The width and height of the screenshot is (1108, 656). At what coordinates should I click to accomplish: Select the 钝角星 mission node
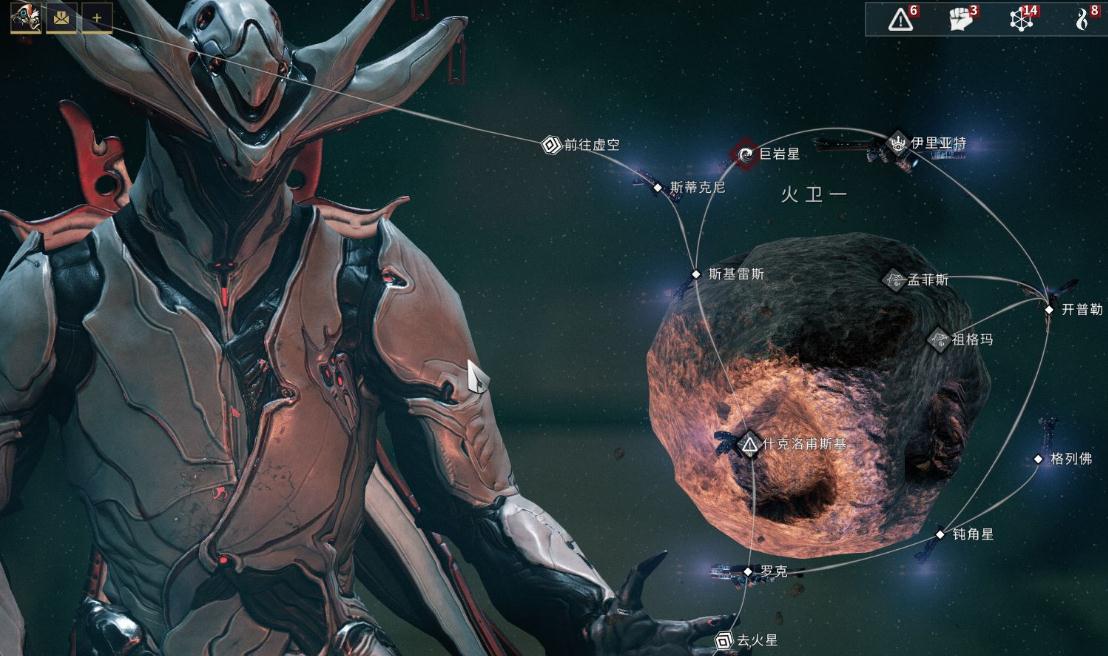coord(940,534)
